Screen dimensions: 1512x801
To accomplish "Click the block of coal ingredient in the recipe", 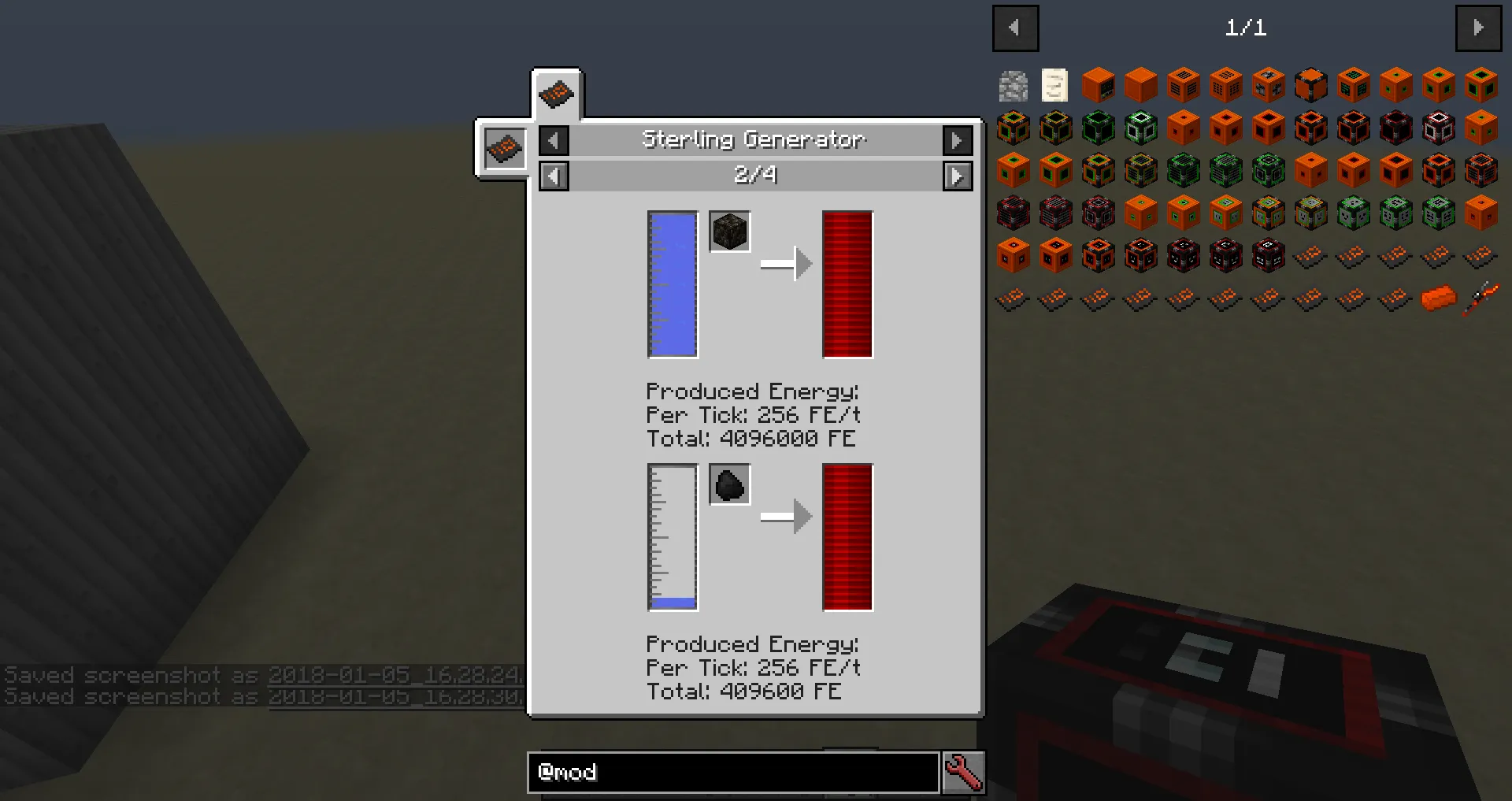I will point(729,231).
